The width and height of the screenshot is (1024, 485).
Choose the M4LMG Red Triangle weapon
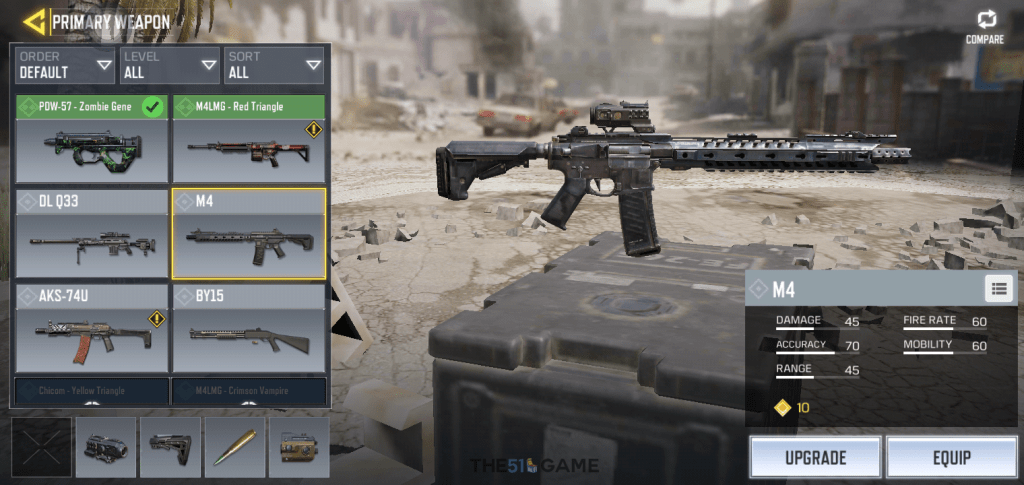coord(249,139)
